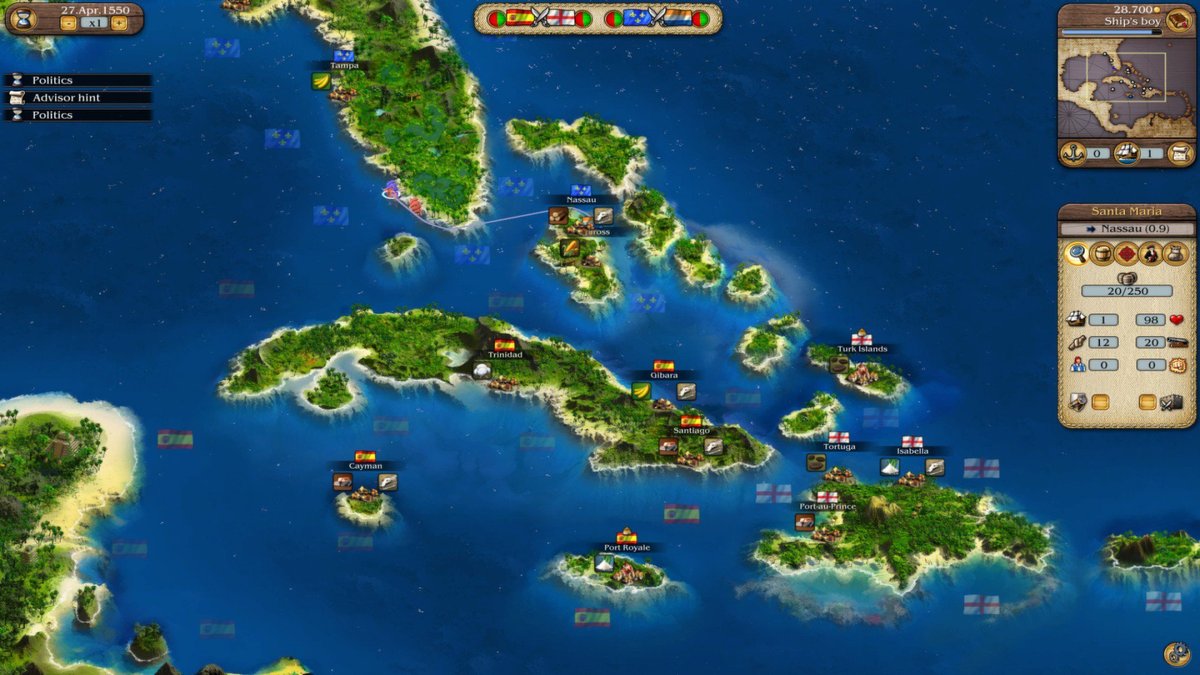Select the Turk Islands town label

pos(862,349)
